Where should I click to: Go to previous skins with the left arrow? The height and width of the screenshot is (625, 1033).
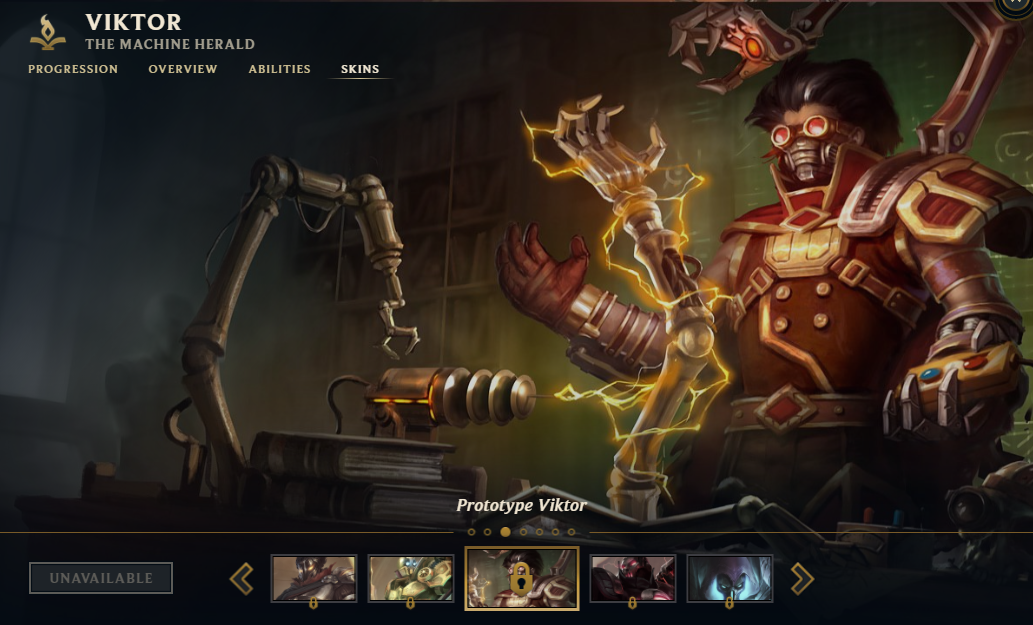pos(242,578)
